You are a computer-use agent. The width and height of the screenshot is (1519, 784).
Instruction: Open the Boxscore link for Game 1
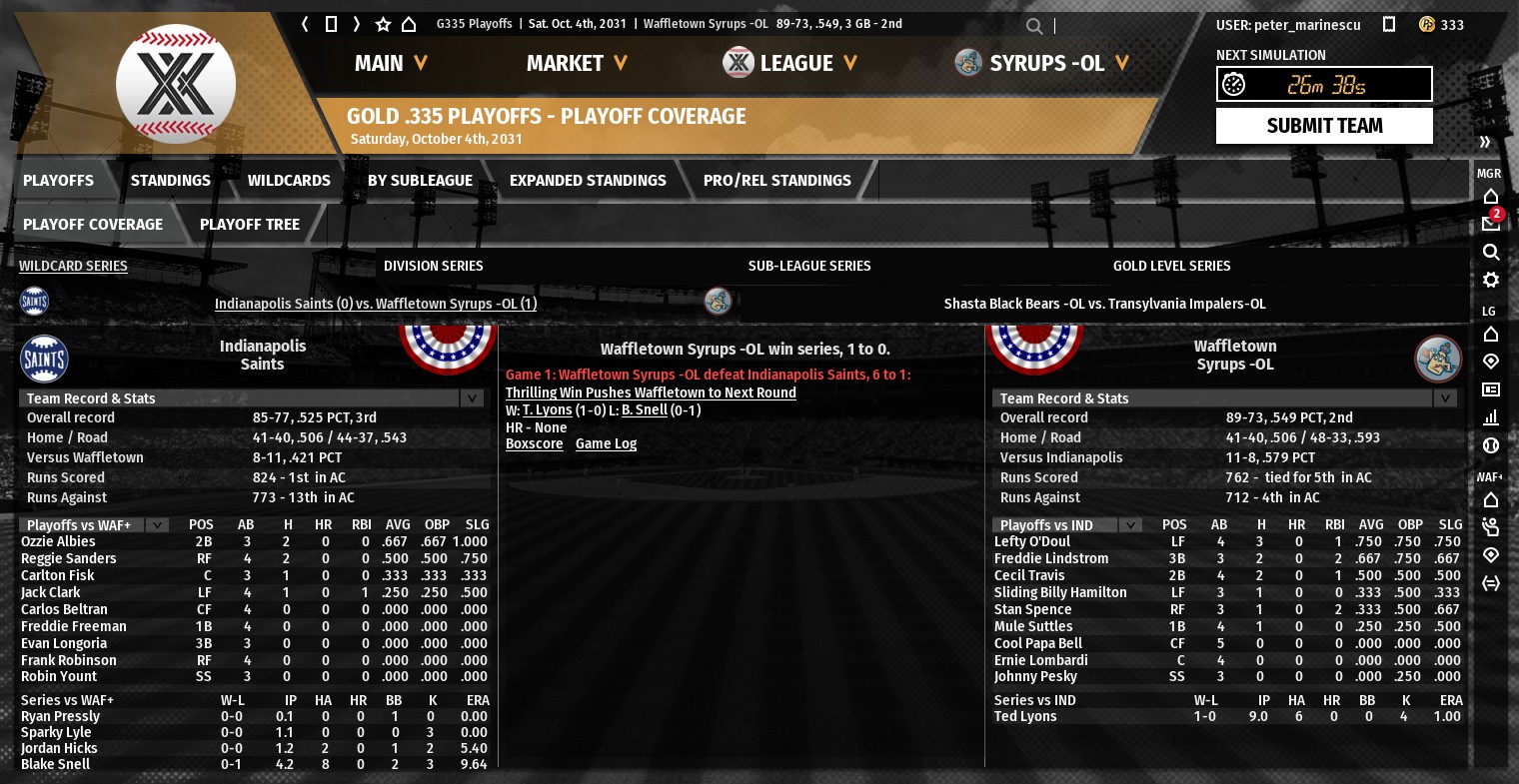[x=534, y=444]
